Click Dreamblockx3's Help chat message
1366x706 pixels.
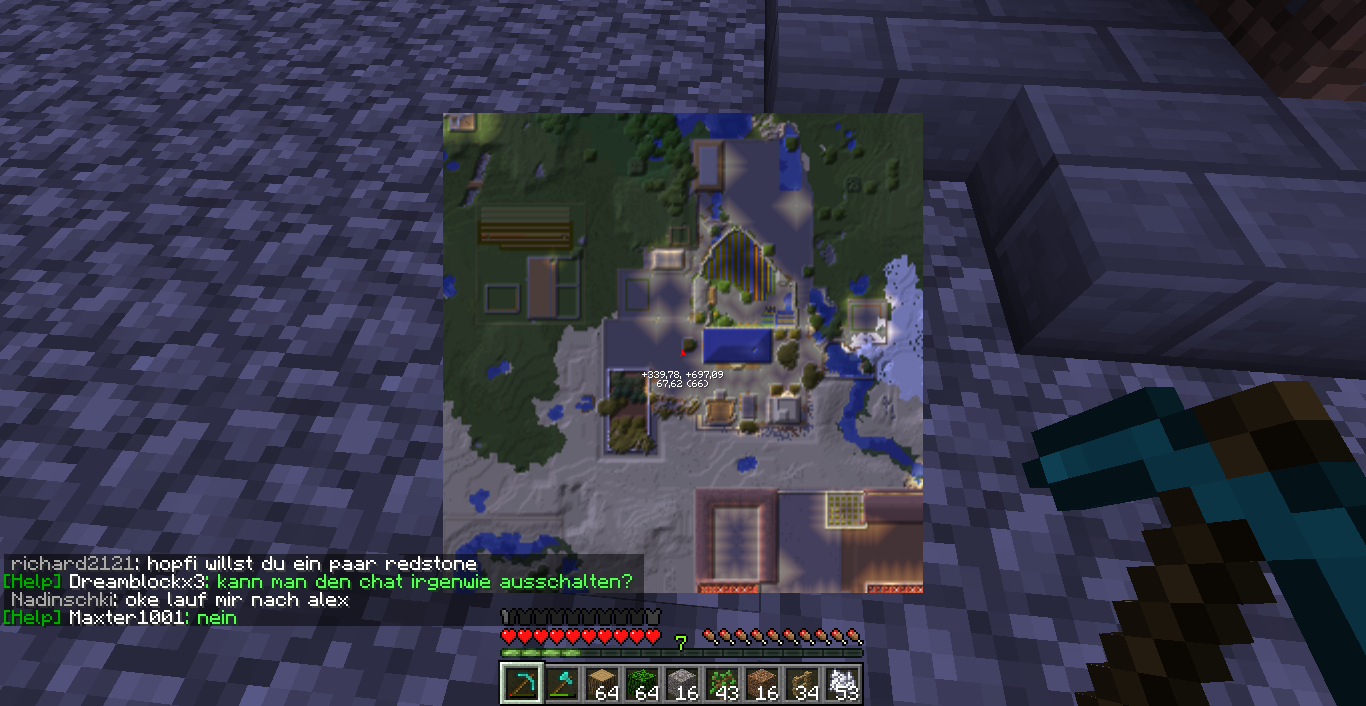coord(318,582)
